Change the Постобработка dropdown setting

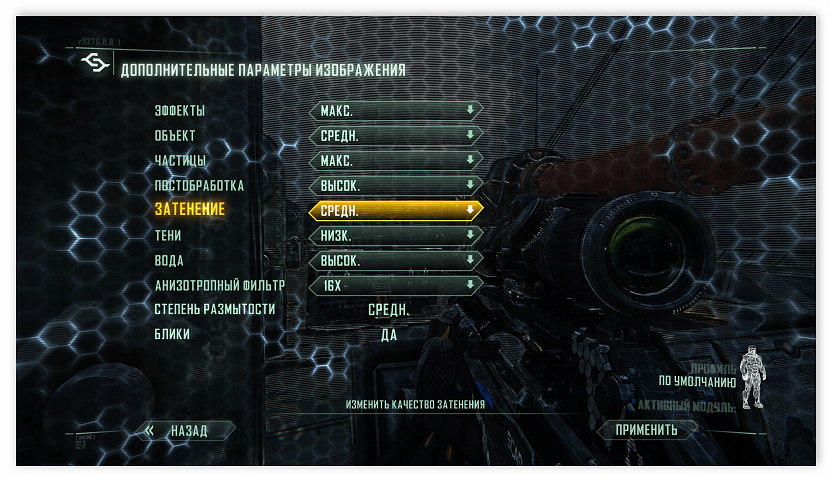(396, 185)
